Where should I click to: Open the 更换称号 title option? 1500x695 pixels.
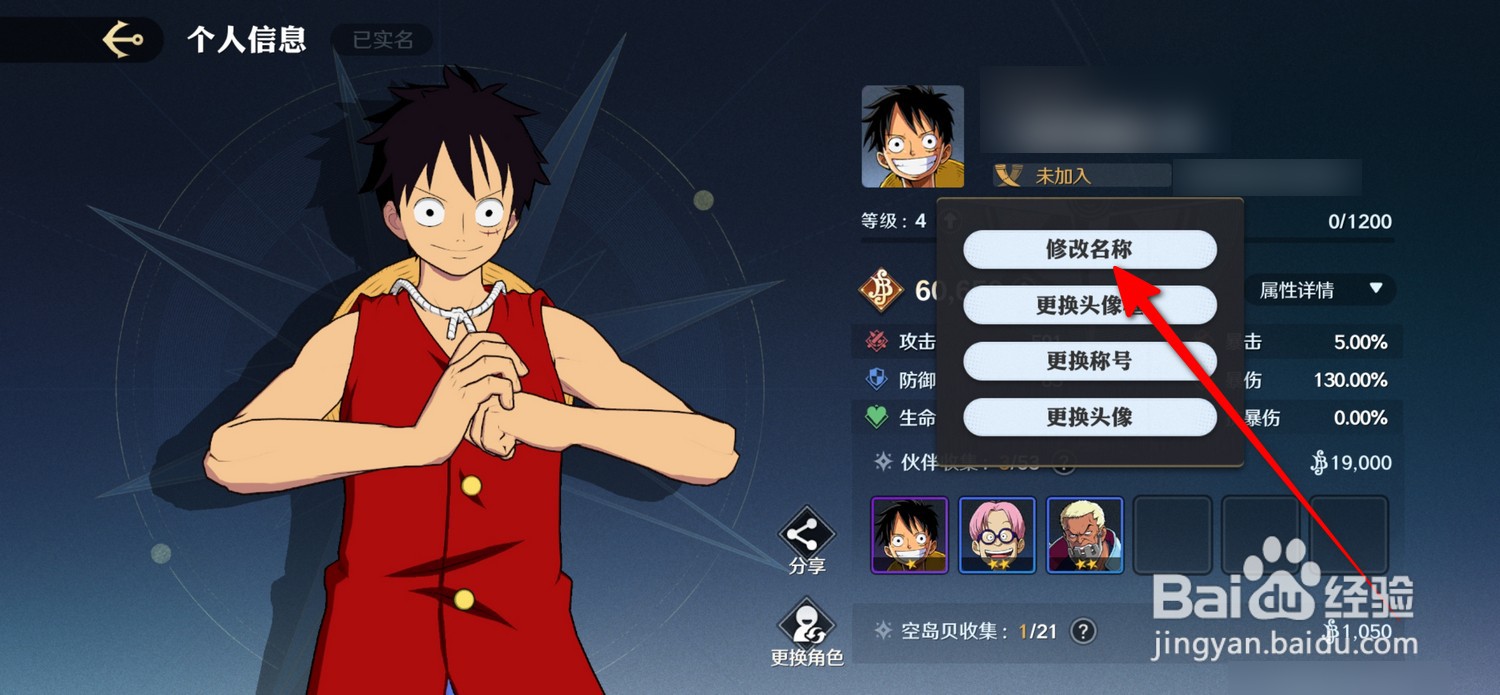coord(1089,361)
